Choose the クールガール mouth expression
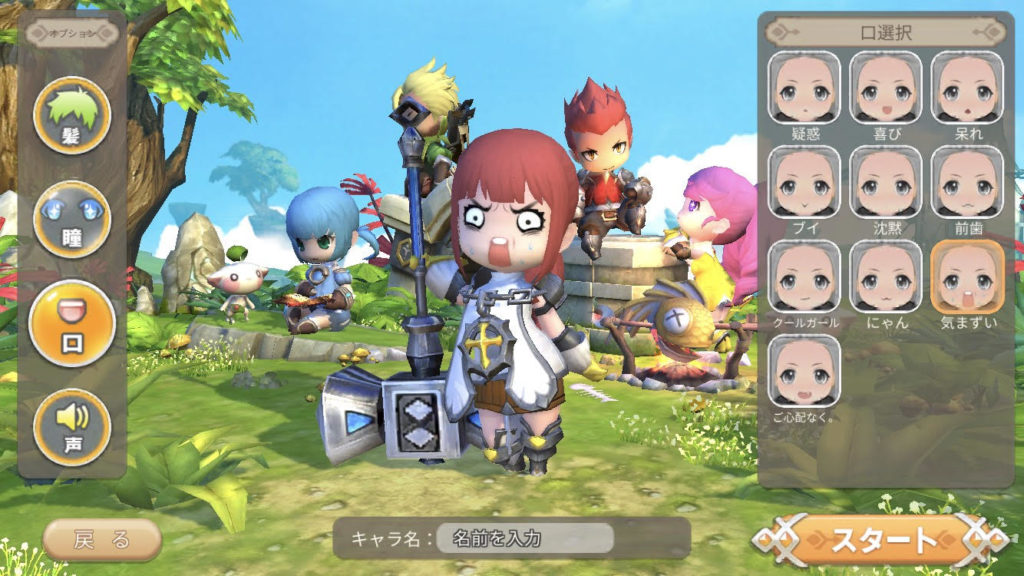Viewport: 1024px width, 576px height. (x=805, y=277)
